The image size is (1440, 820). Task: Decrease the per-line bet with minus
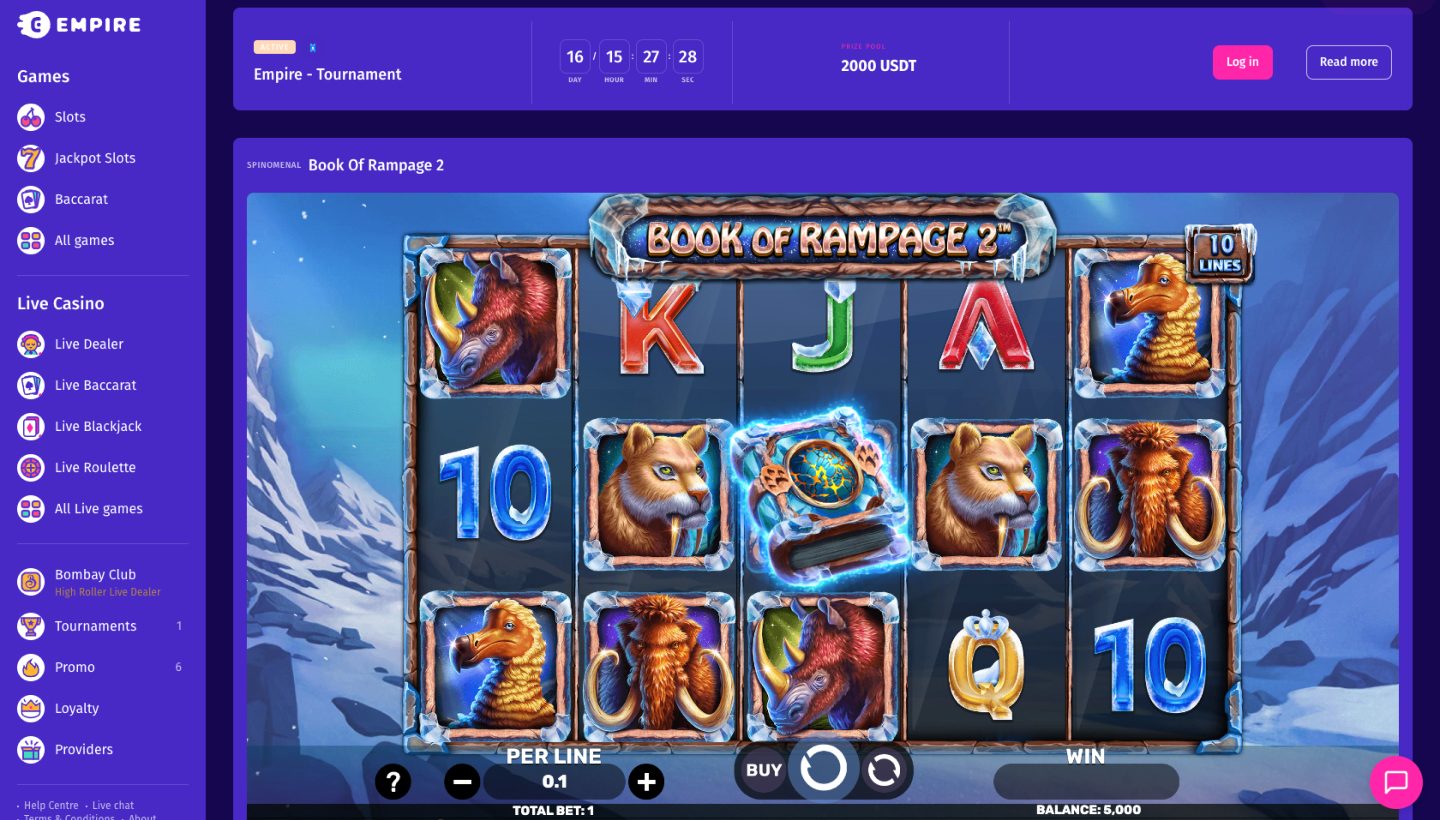[462, 781]
